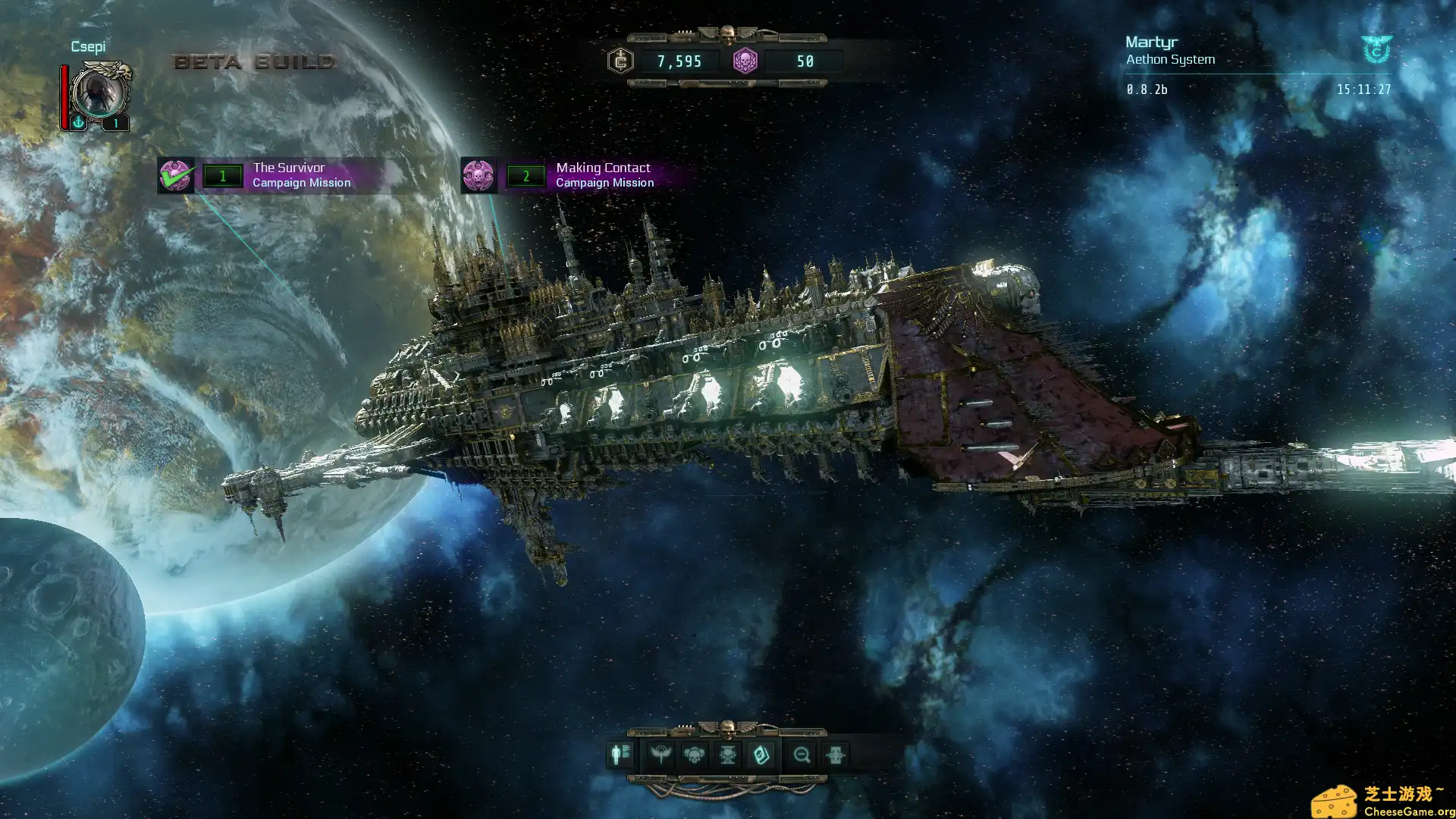The image size is (1456, 819).
Task: Toggle completion checkmark on The Survivor mission
Action: pos(177,175)
